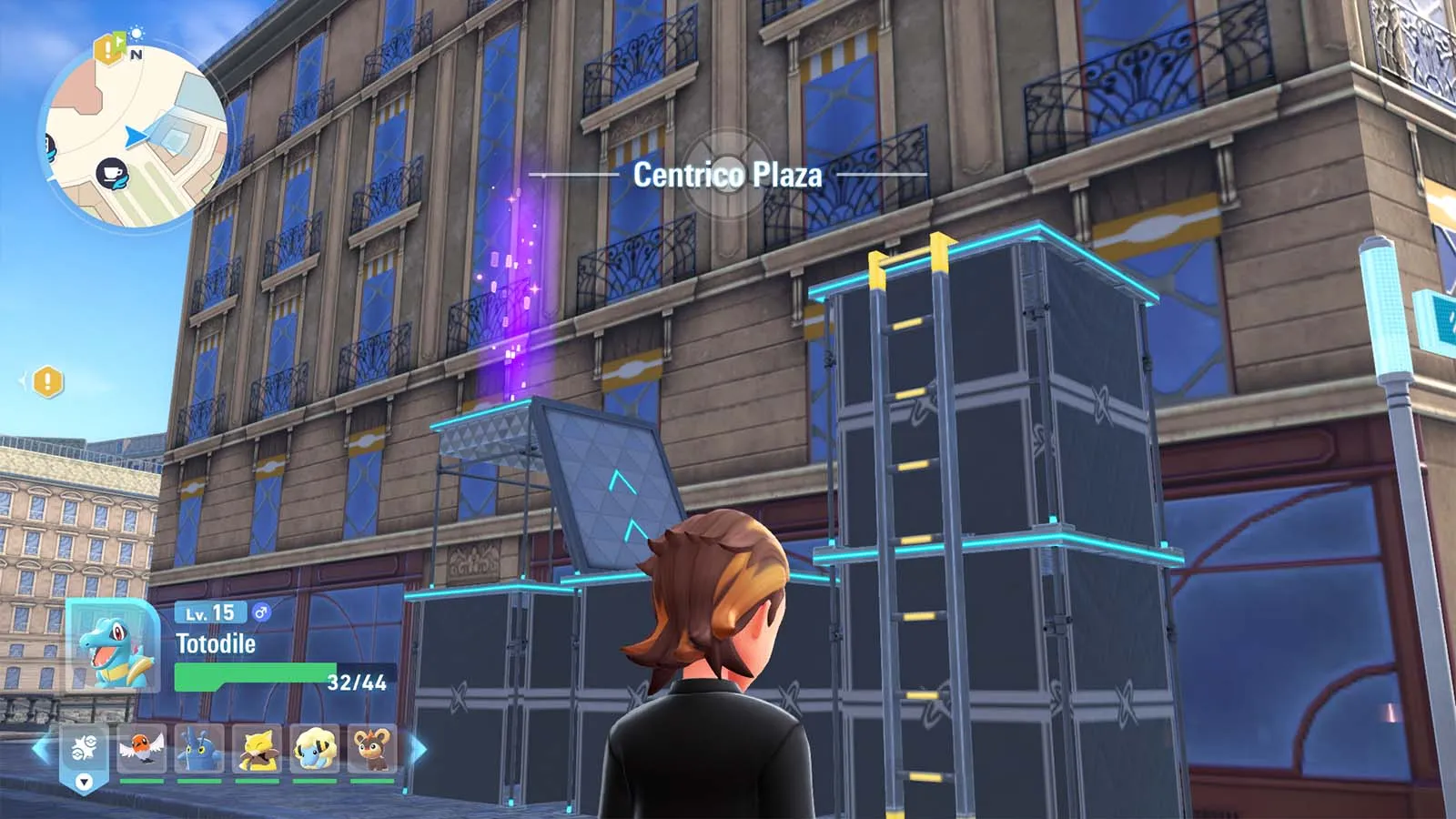The image size is (1456, 819).
Task: Select Totodile's portrait
Action: point(113,646)
